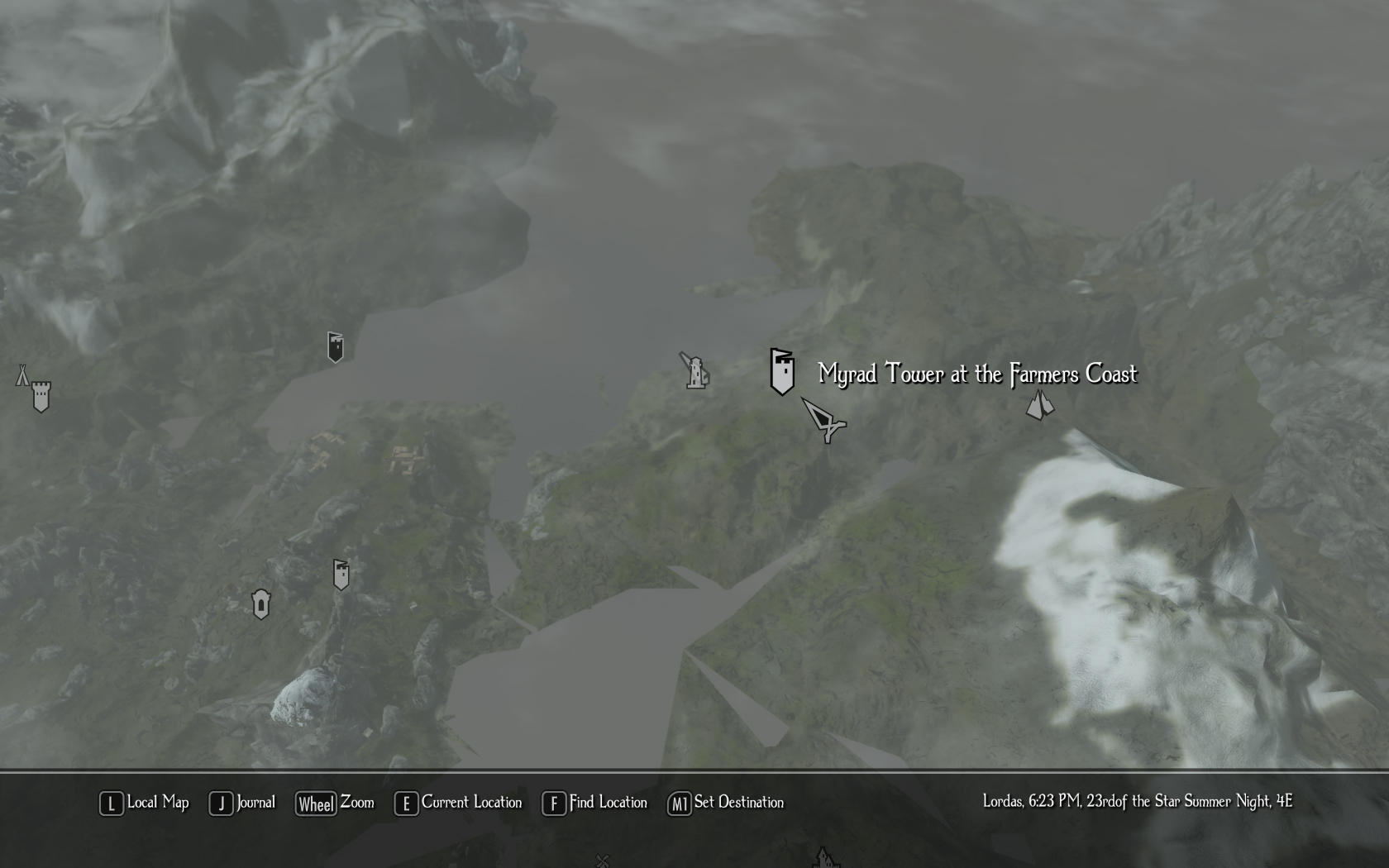Activate the Find Location option
This screenshot has width=1389, height=868.
coord(594,803)
